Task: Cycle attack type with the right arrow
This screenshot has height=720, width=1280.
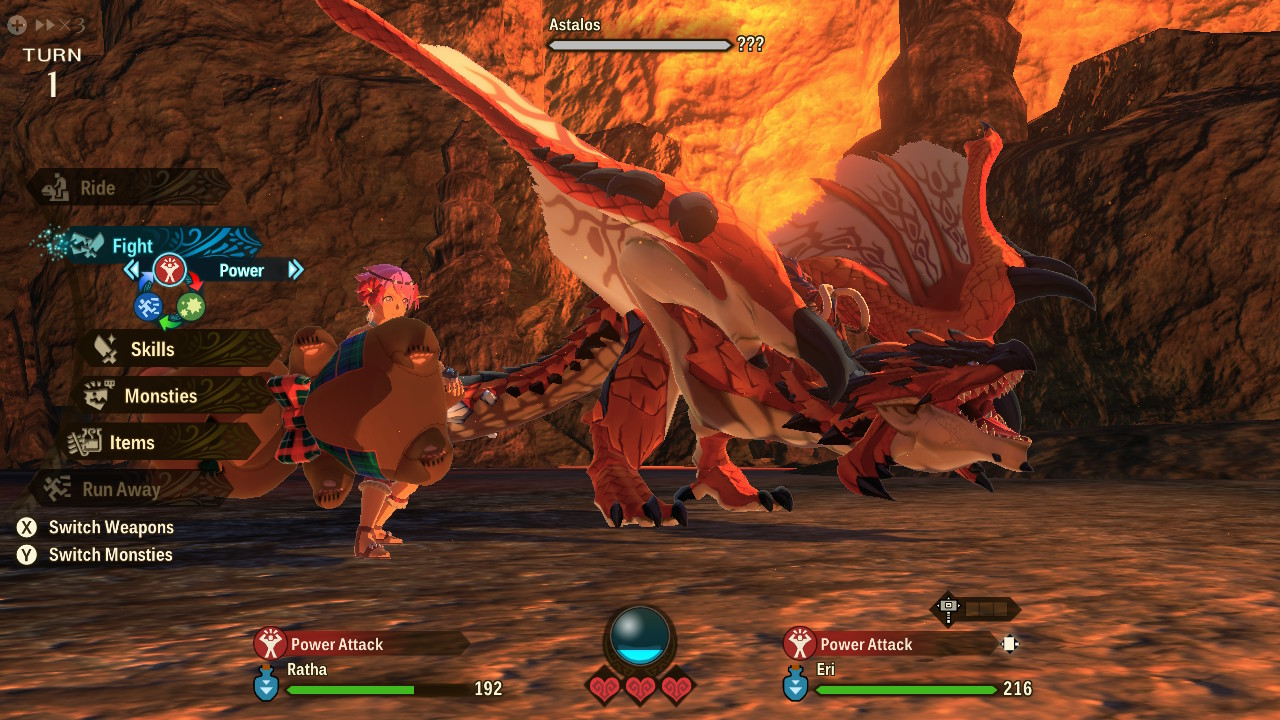Action: (x=295, y=270)
